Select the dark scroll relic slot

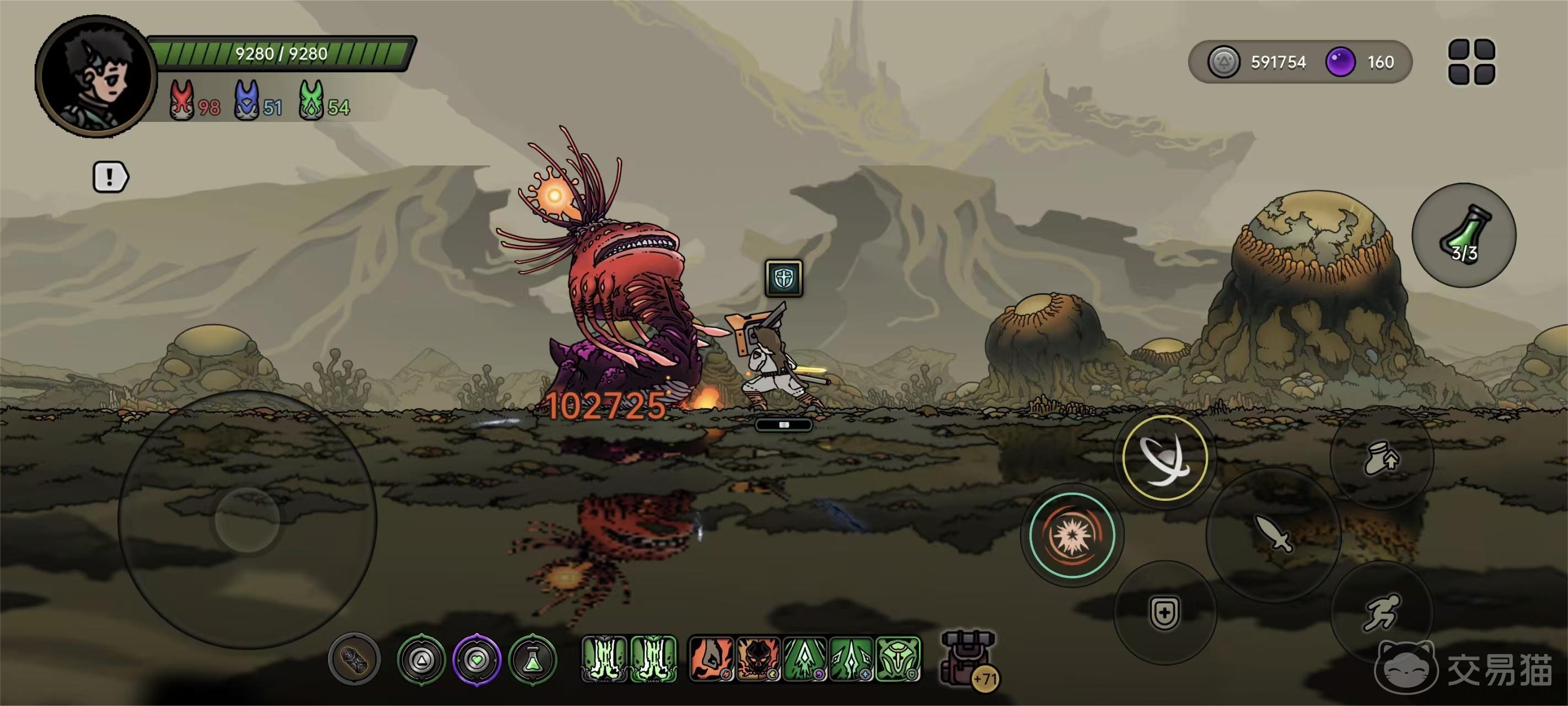355,659
